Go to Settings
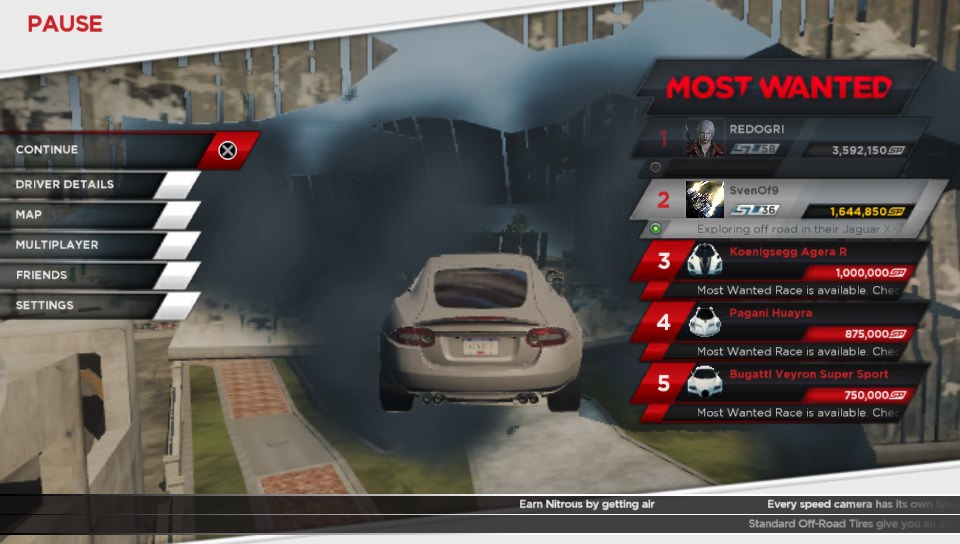This screenshot has height=544, width=960. 90,305
